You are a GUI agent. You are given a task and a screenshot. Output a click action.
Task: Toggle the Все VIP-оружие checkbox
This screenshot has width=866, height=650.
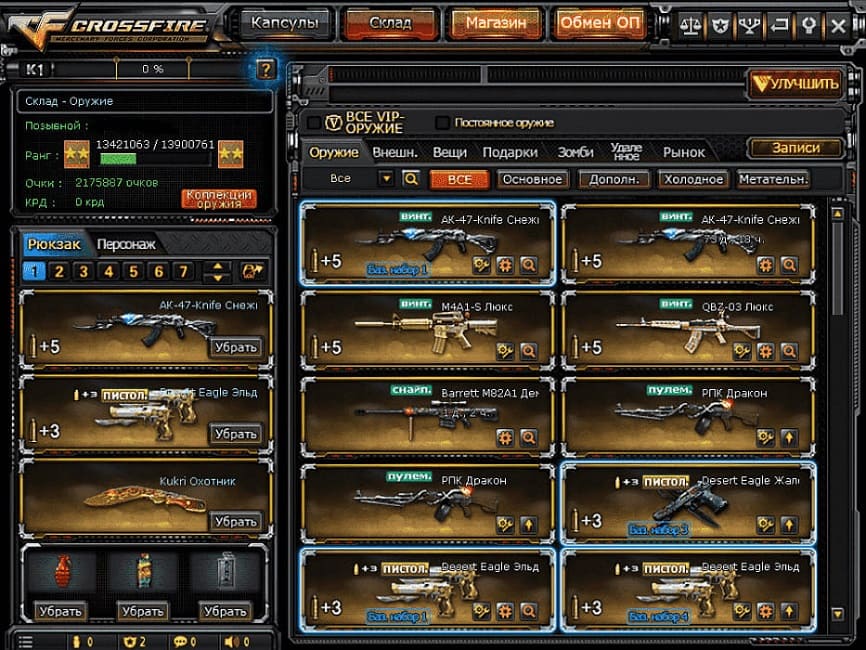[x=314, y=123]
